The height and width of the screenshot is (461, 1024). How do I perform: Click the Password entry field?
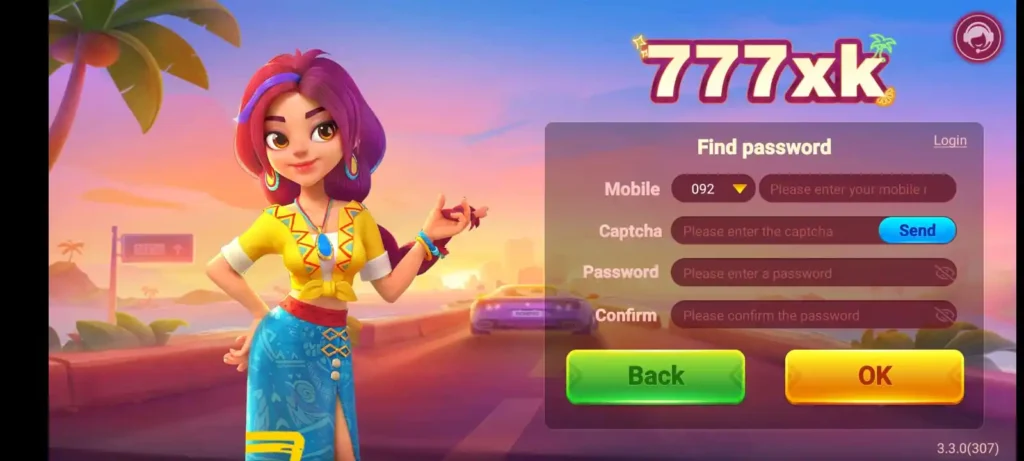[800, 273]
